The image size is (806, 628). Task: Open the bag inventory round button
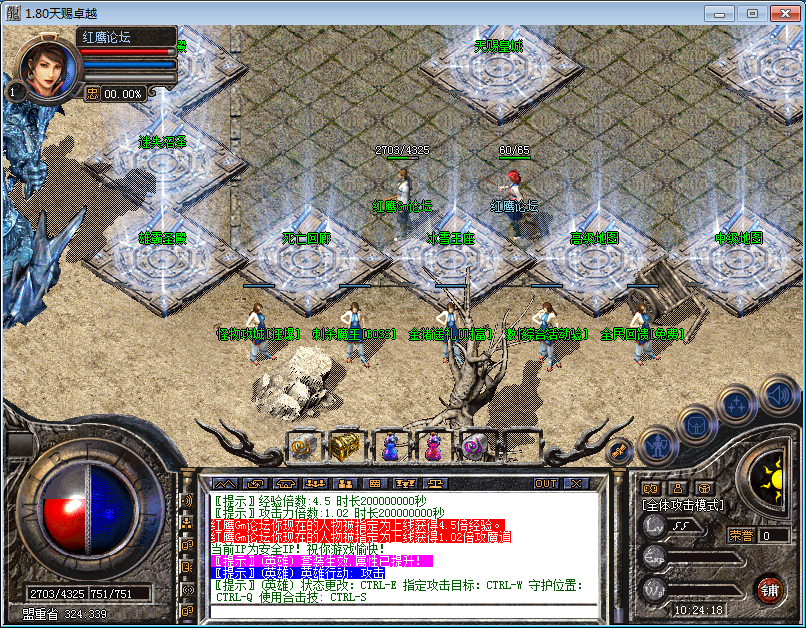(x=697, y=425)
